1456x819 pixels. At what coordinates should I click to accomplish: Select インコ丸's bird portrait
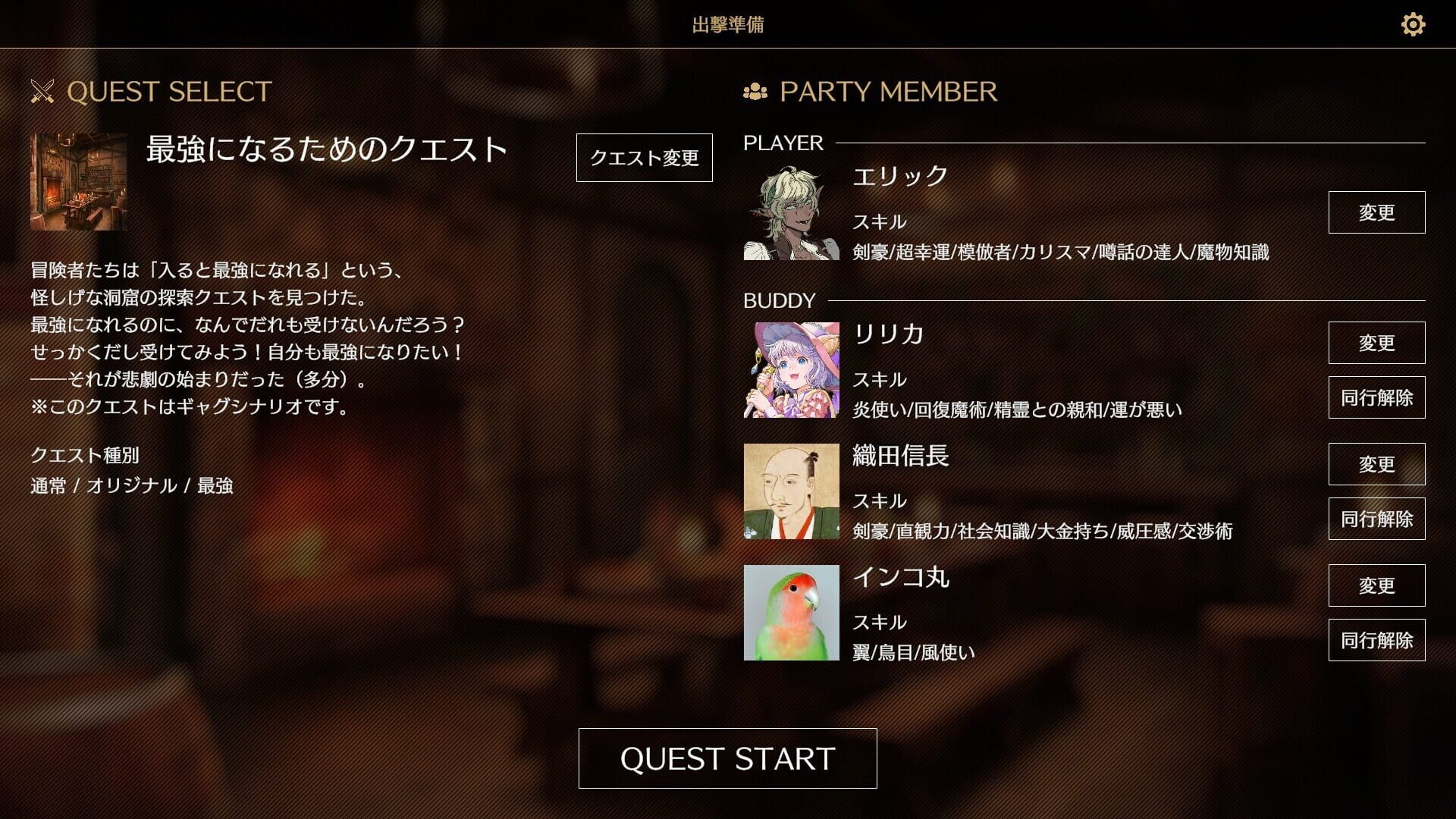tap(792, 614)
